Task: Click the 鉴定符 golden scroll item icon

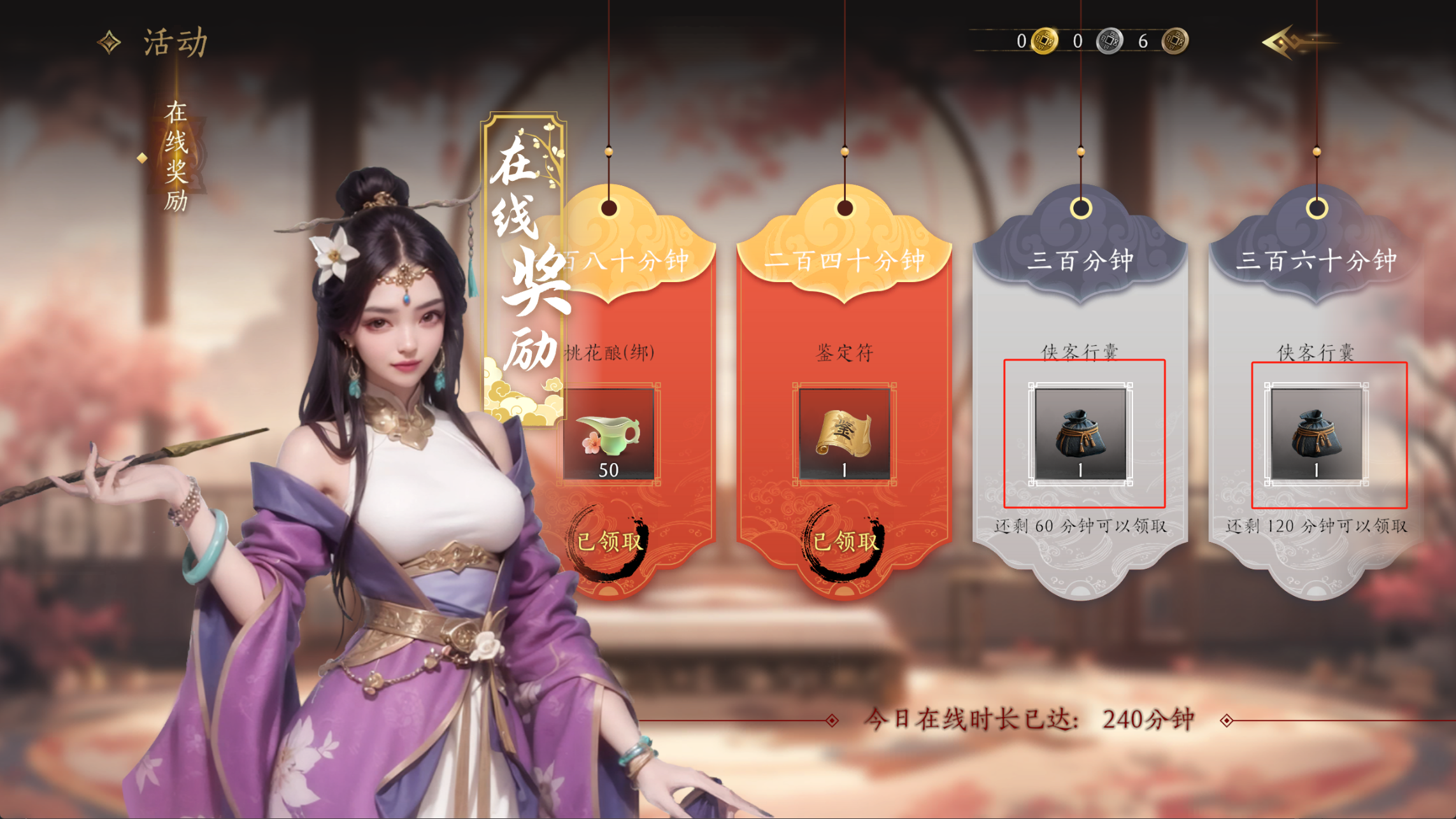Action: coord(845,434)
